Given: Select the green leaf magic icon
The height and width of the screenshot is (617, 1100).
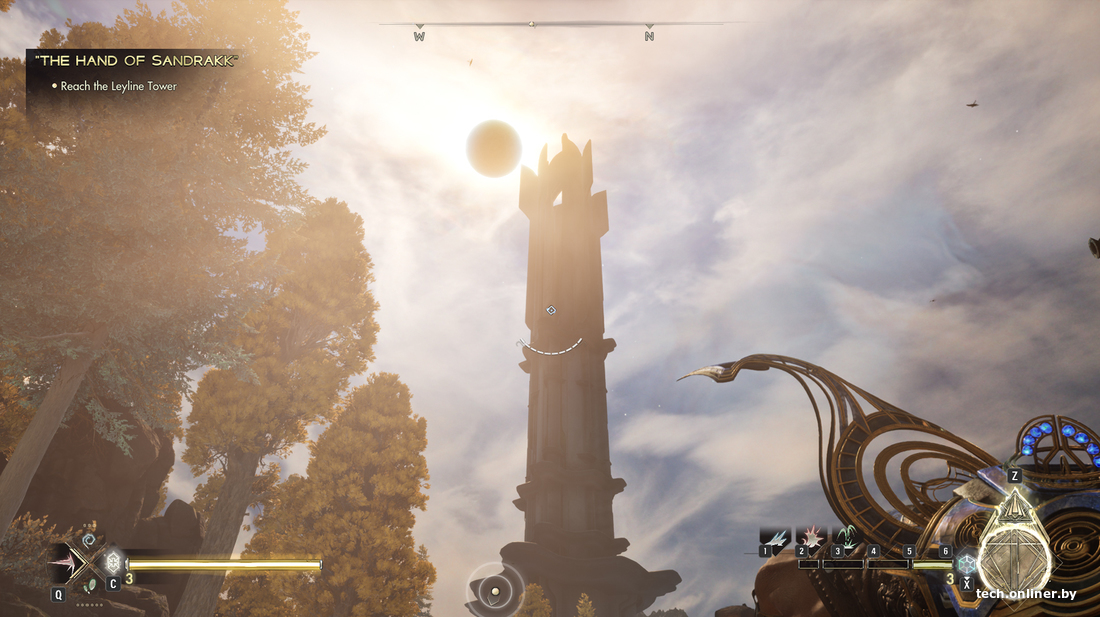Looking at the screenshot, I should 91,587.
